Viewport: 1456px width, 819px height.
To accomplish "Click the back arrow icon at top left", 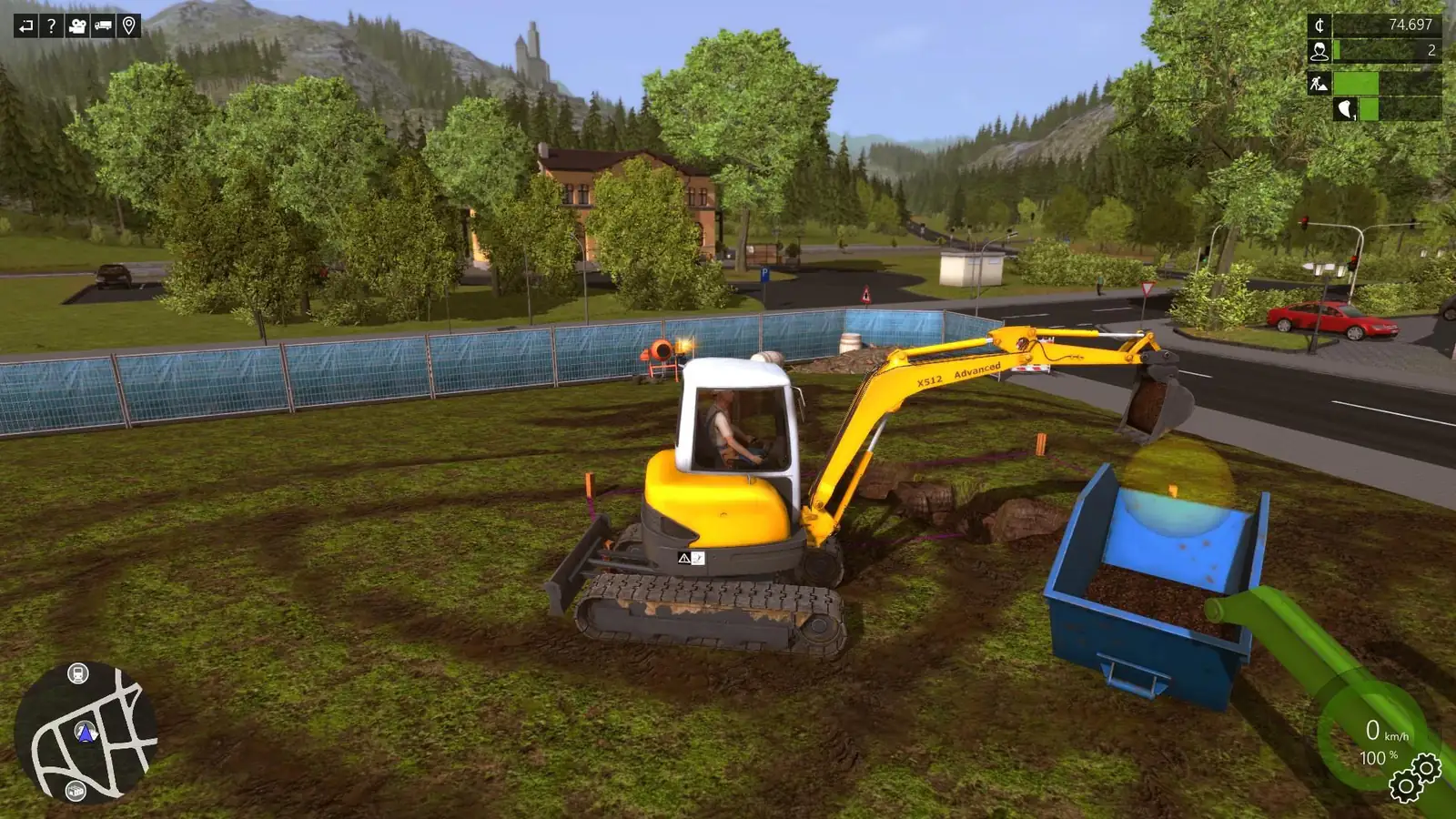I will (25, 25).
